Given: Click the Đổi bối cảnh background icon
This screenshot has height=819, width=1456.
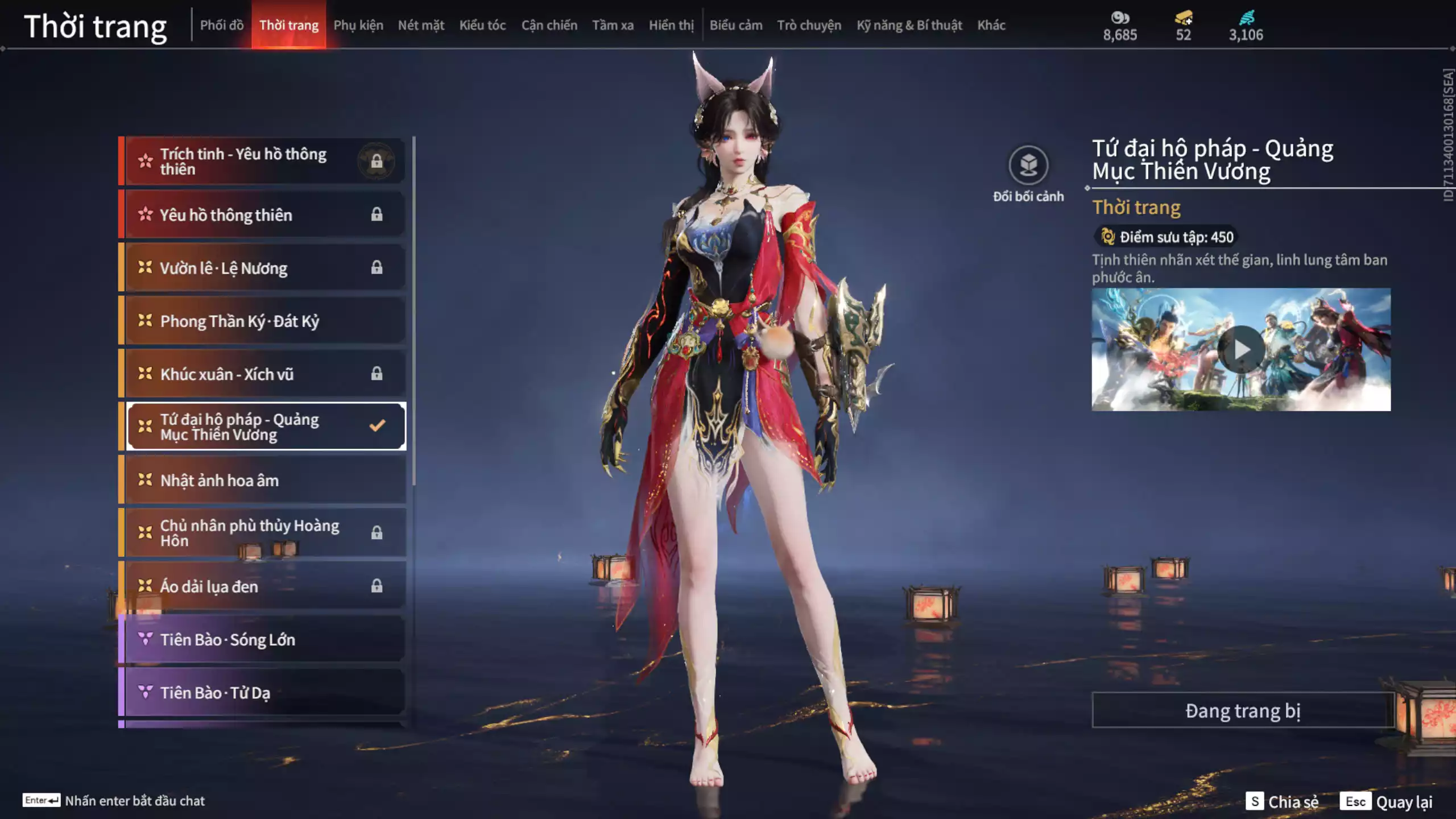Looking at the screenshot, I should pos(1028,166).
